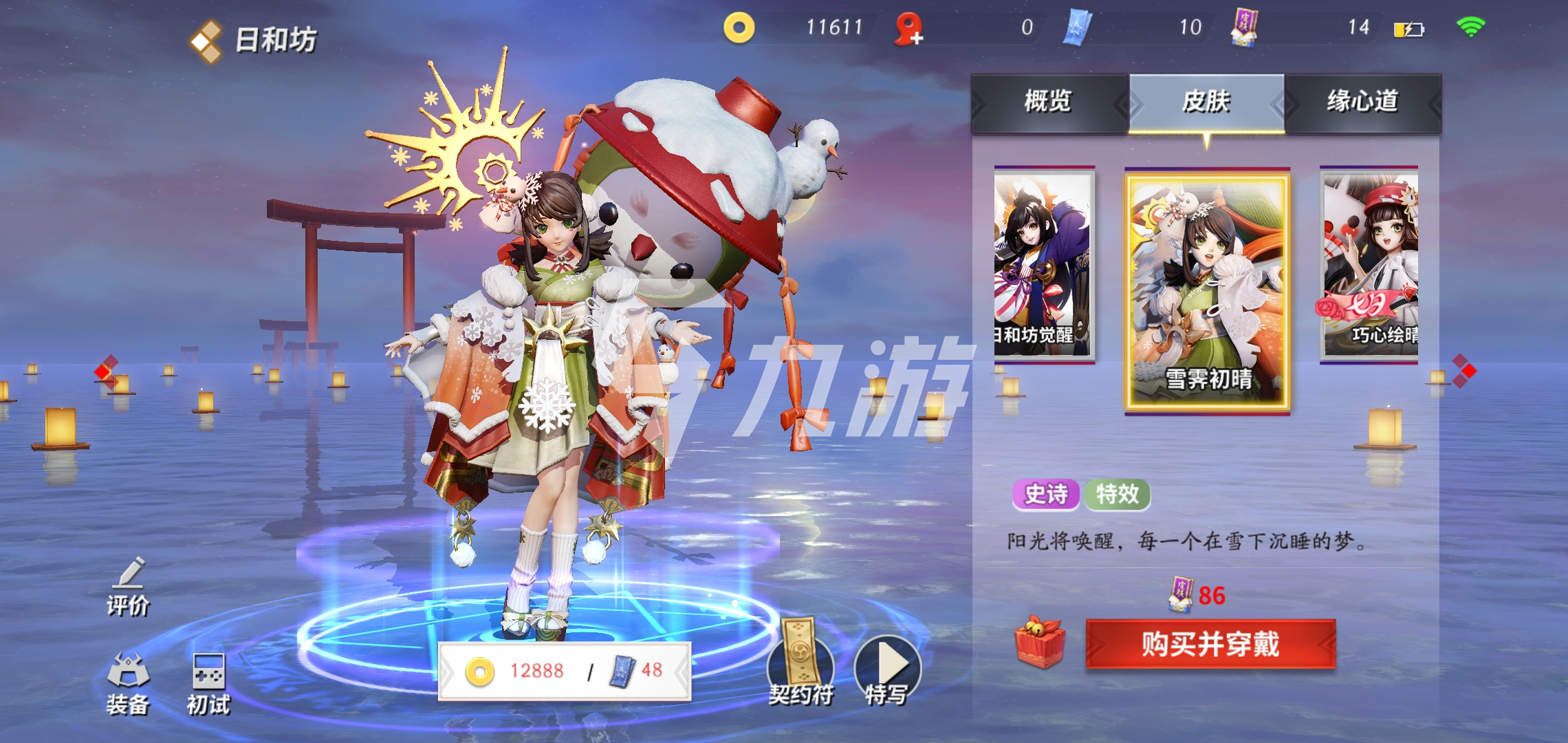Go back using the 日和坊 diamond icon

(206, 41)
